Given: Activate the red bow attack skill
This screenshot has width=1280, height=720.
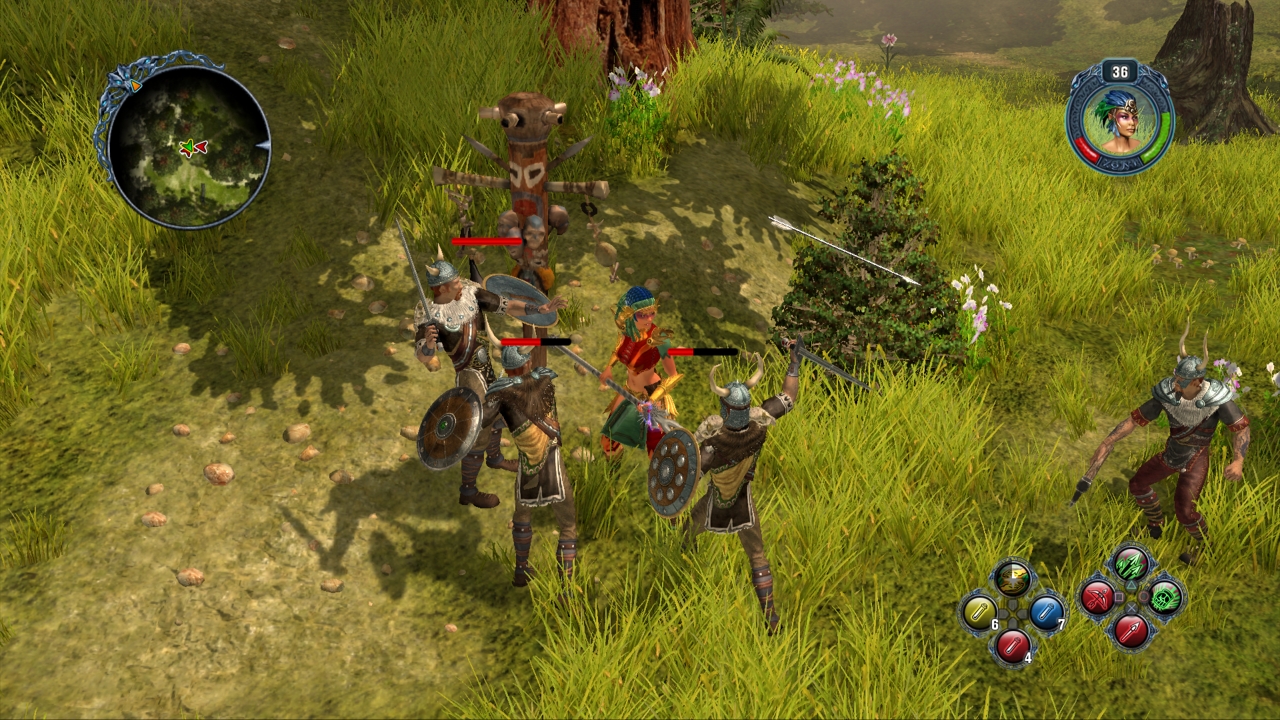Looking at the screenshot, I should [x=1097, y=598].
